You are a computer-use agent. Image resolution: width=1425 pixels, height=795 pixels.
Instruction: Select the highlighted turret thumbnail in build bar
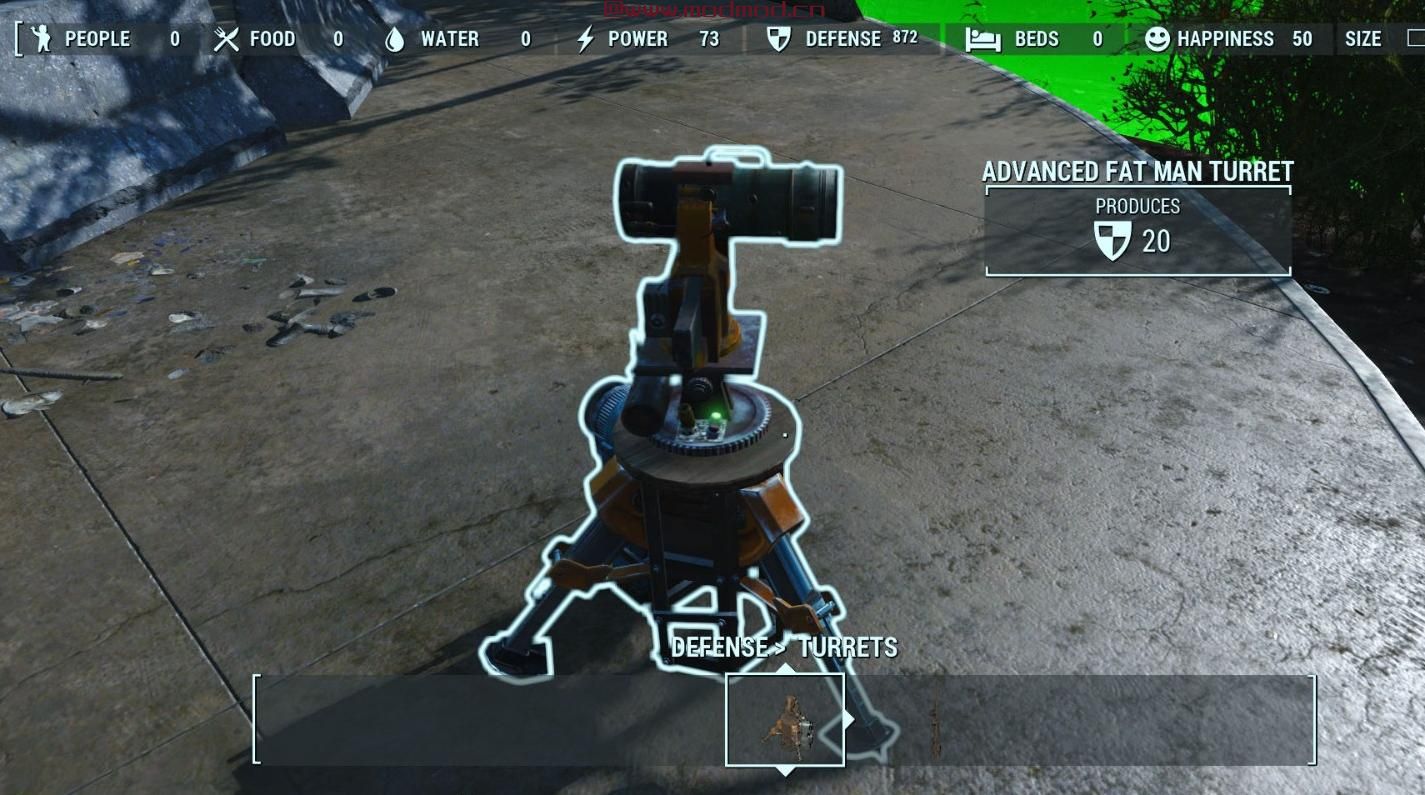click(785, 720)
